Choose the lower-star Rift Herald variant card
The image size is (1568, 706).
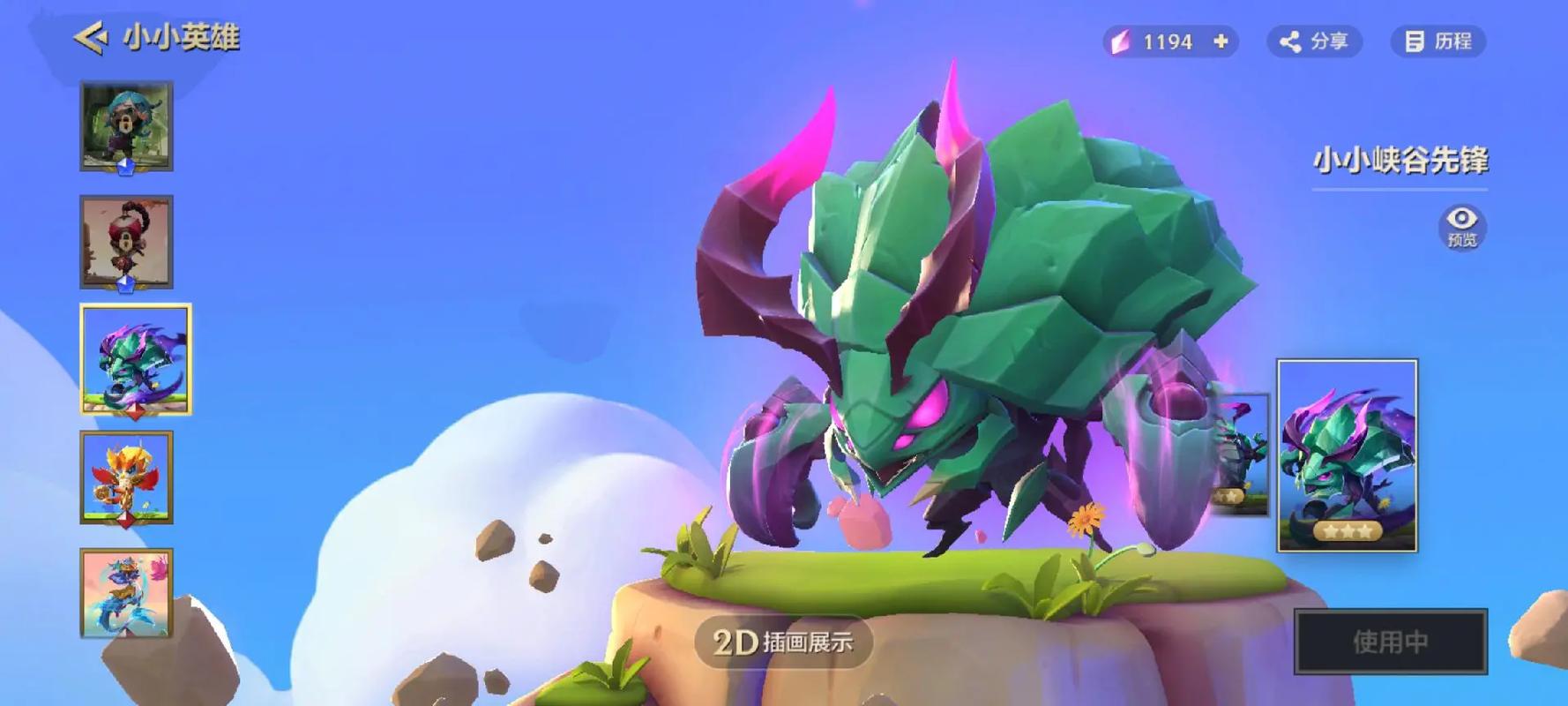(1242, 455)
